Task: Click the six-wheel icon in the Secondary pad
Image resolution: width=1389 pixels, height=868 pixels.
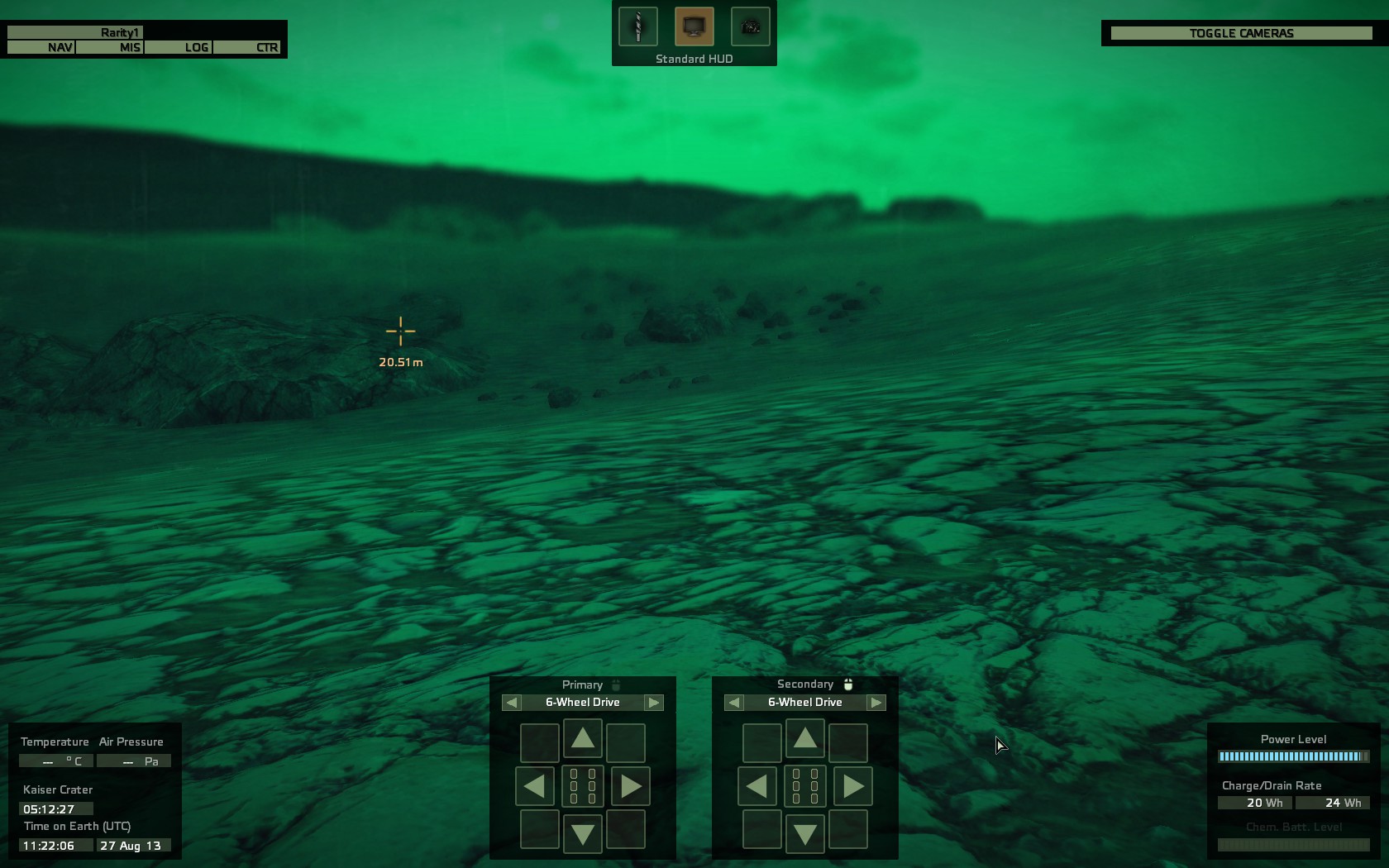Action: coord(804,786)
